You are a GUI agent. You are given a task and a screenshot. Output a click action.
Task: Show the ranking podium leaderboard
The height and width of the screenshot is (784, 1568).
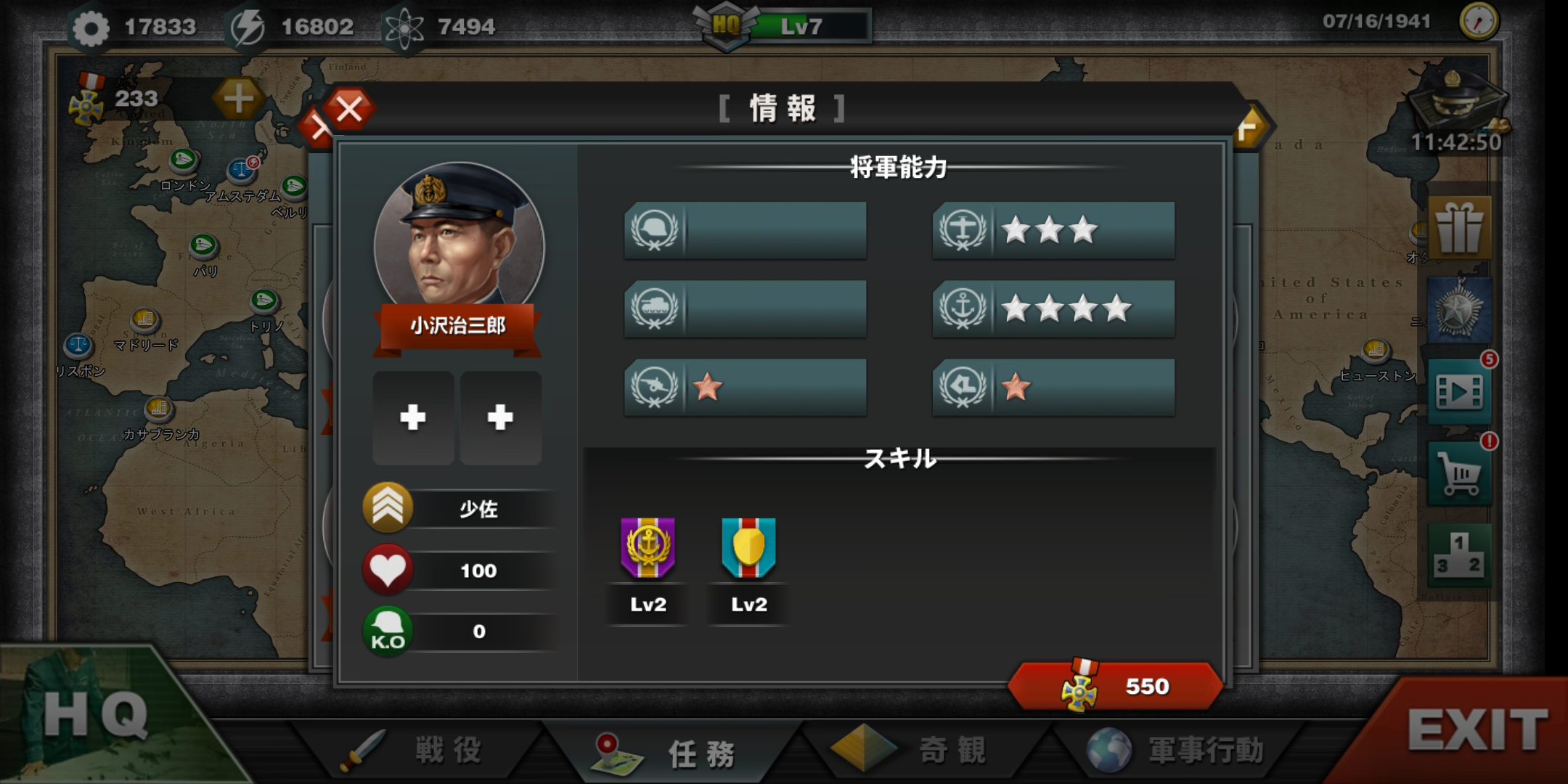point(1459,556)
